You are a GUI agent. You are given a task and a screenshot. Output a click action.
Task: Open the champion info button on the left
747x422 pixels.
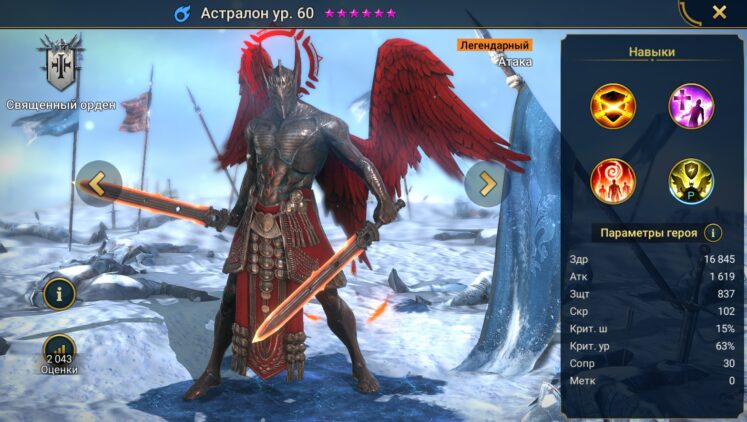pos(59,294)
